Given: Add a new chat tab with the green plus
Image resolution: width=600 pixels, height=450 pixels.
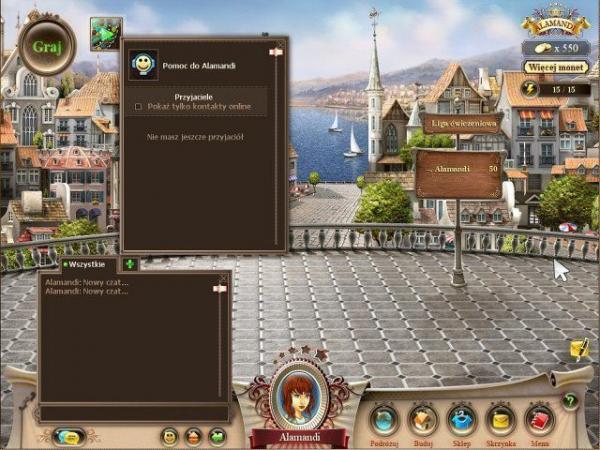Looking at the screenshot, I should (130, 264).
